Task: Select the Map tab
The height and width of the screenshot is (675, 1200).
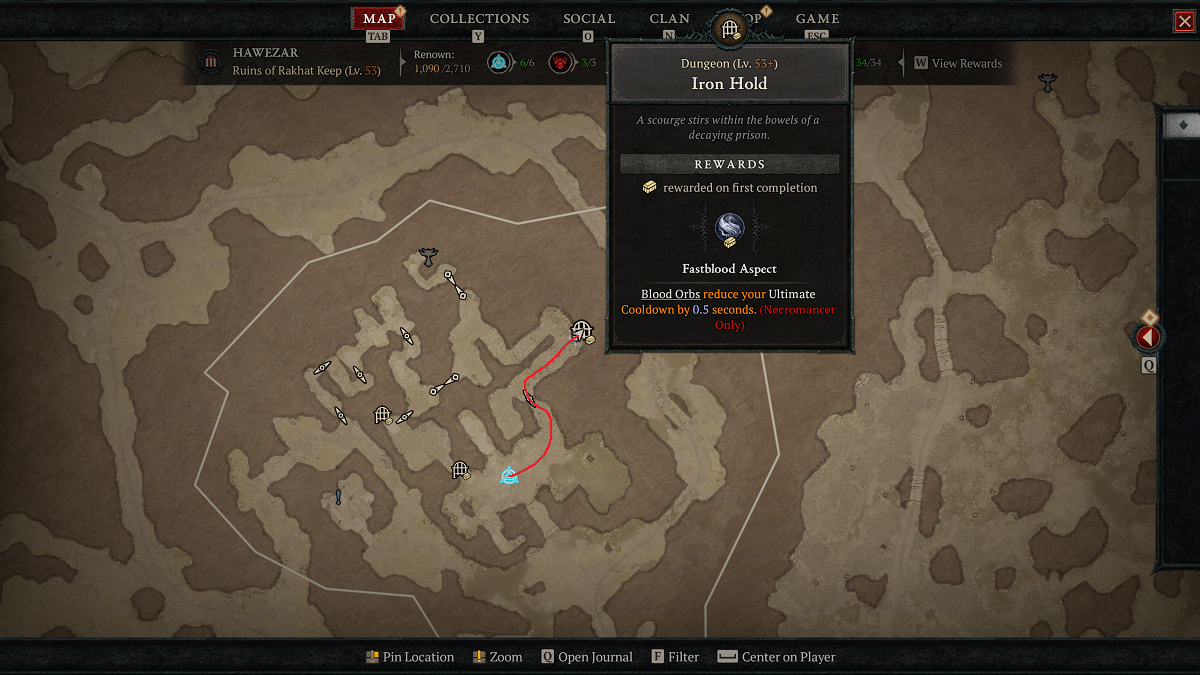Action: 379,19
